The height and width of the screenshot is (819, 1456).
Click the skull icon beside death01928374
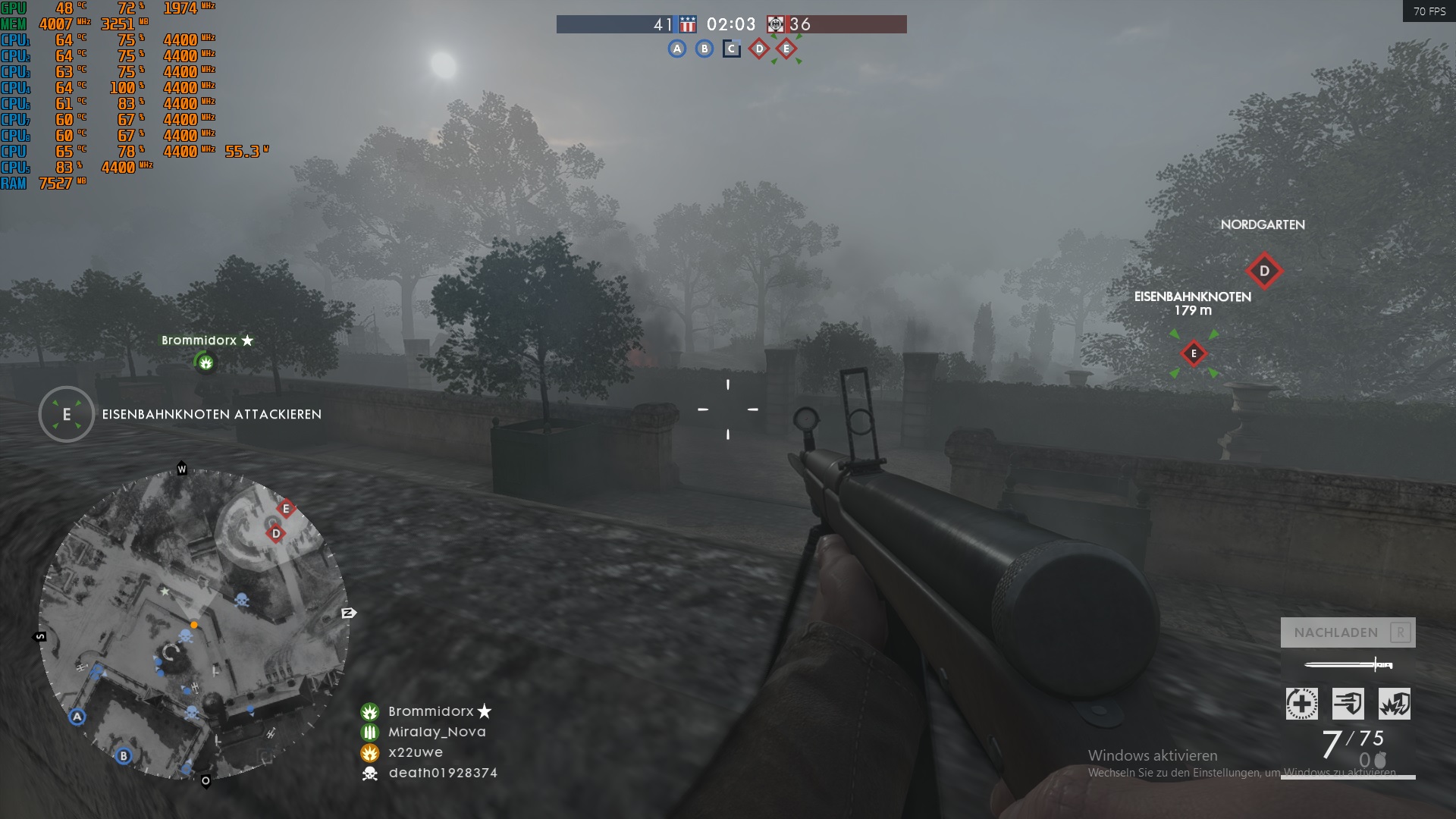(x=369, y=773)
